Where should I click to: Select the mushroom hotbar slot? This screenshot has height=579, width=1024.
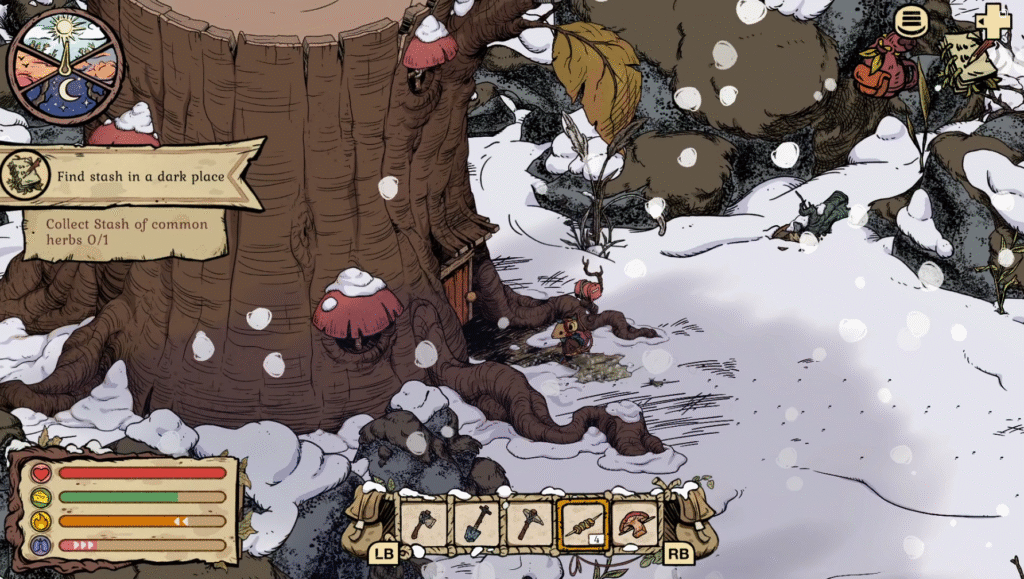(x=636, y=523)
